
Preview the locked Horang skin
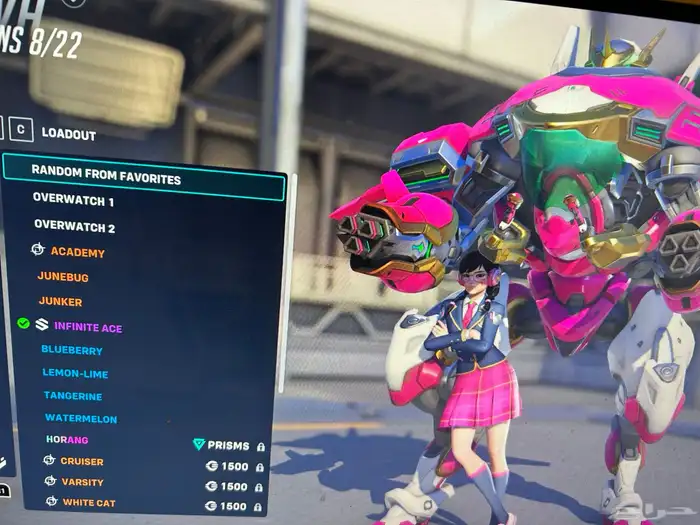pyautogui.click(x=67, y=440)
